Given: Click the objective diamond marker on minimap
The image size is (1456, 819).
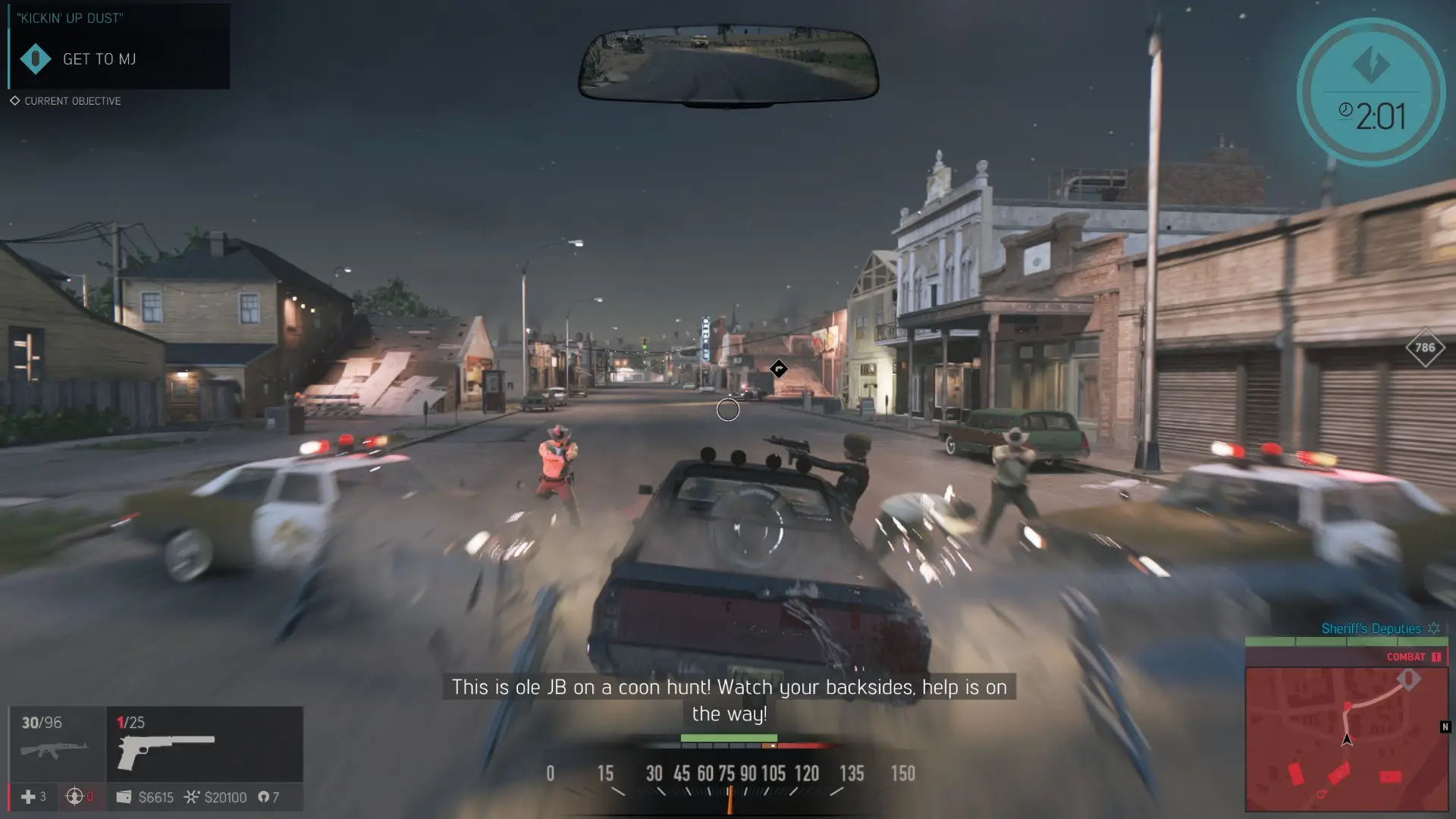Looking at the screenshot, I should (1409, 679).
